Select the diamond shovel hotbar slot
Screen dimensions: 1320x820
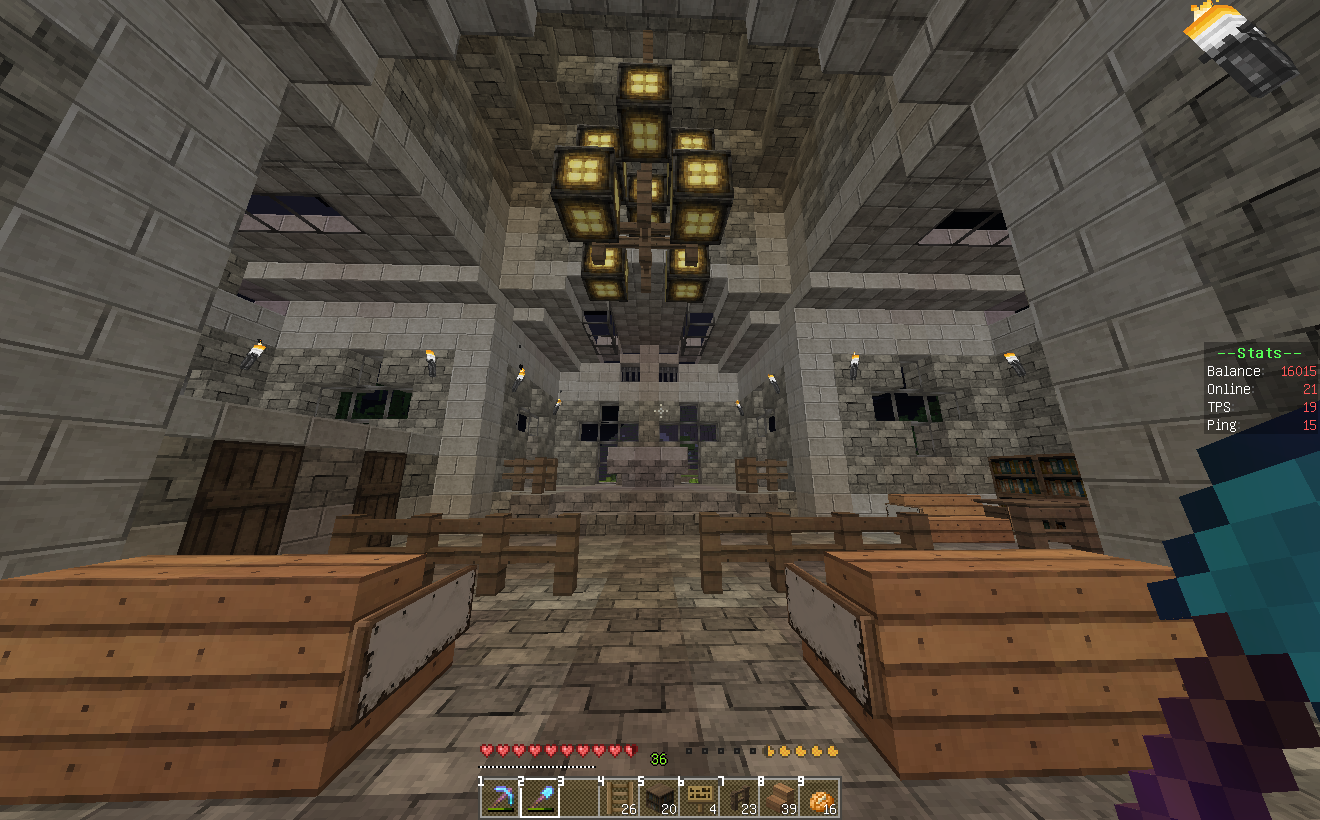[540, 798]
